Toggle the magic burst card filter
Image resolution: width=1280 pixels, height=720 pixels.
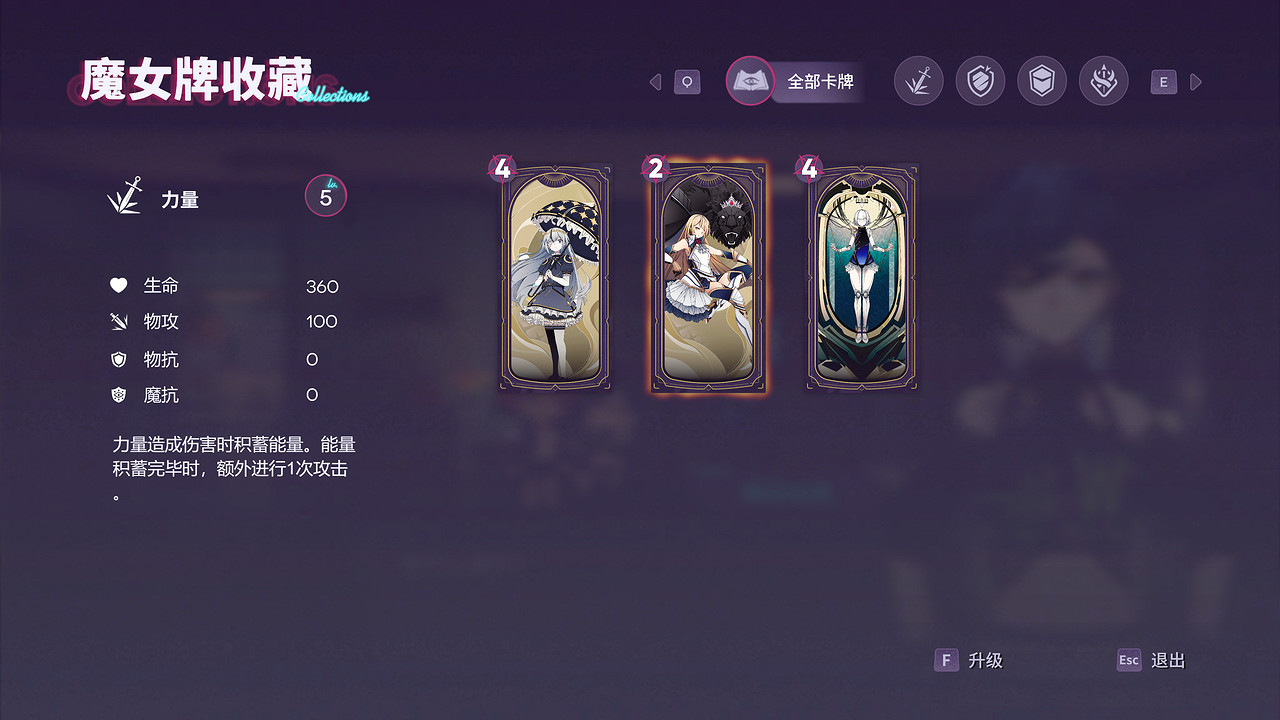[1104, 81]
